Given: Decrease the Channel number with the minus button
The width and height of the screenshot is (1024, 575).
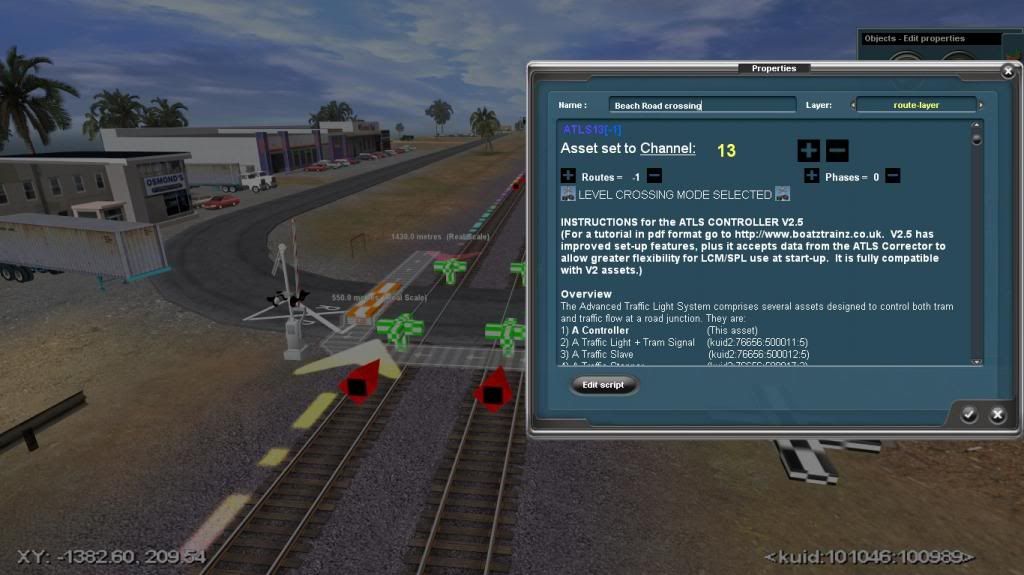Looking at the screenshot, I should tap(838, 151).
